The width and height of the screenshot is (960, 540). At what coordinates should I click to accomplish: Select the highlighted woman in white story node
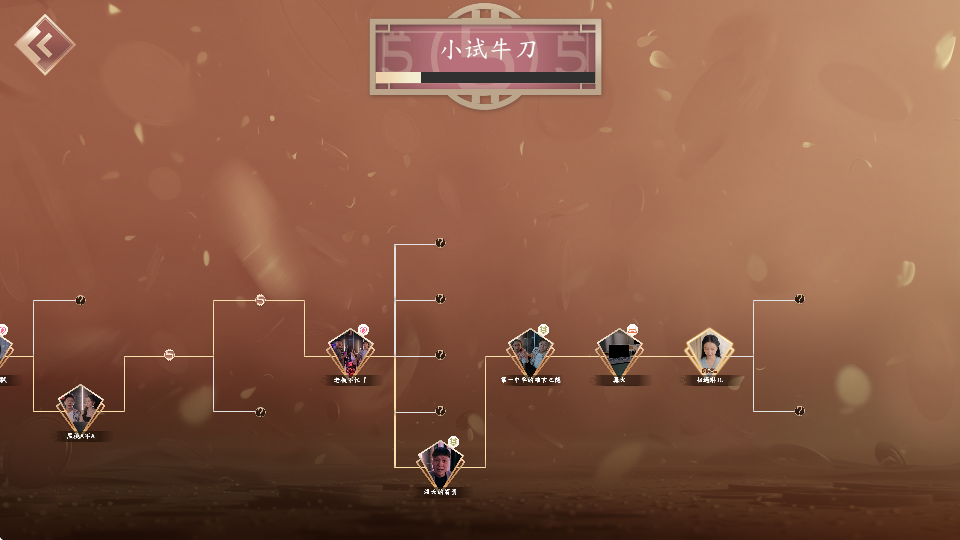click(x=709, y=353)
